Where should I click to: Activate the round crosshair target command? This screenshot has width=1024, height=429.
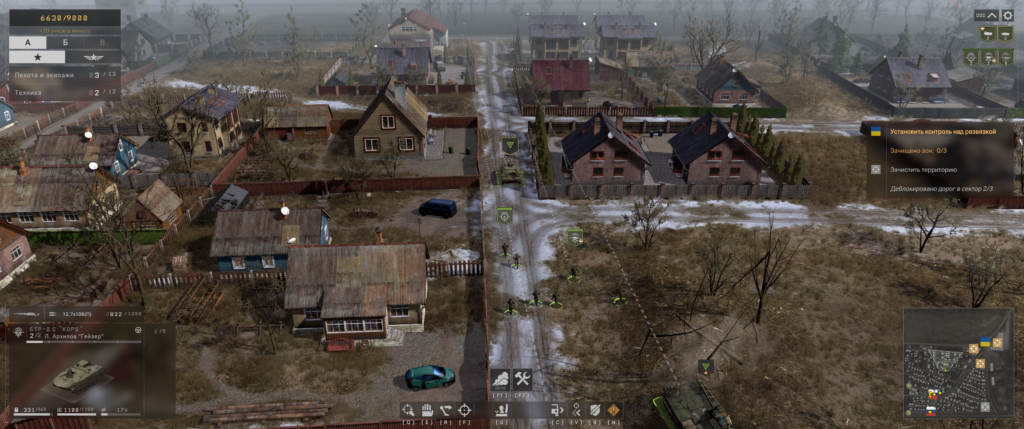tap(464, 409)
